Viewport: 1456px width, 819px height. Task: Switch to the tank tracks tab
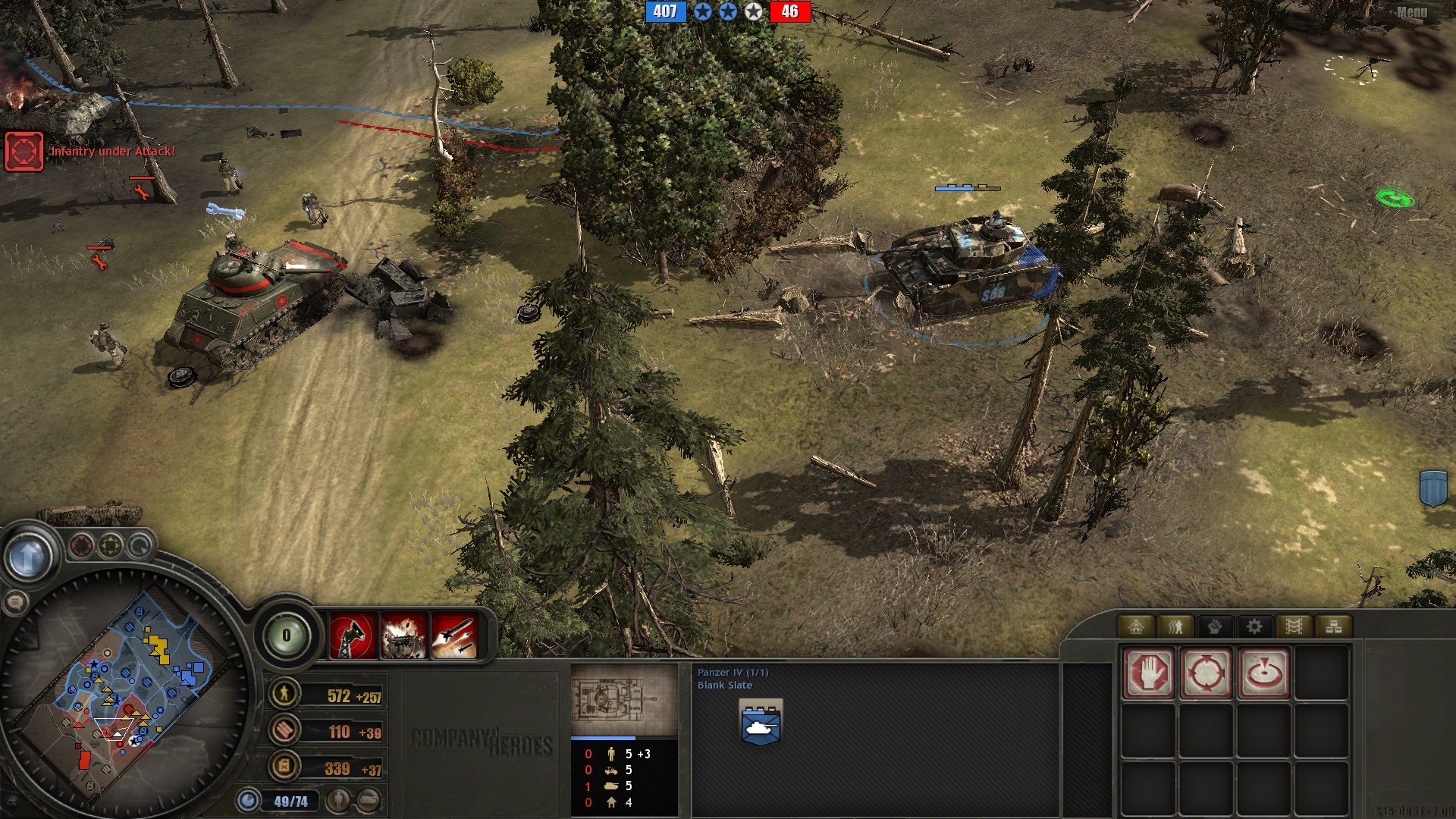tap(1294, 626)
